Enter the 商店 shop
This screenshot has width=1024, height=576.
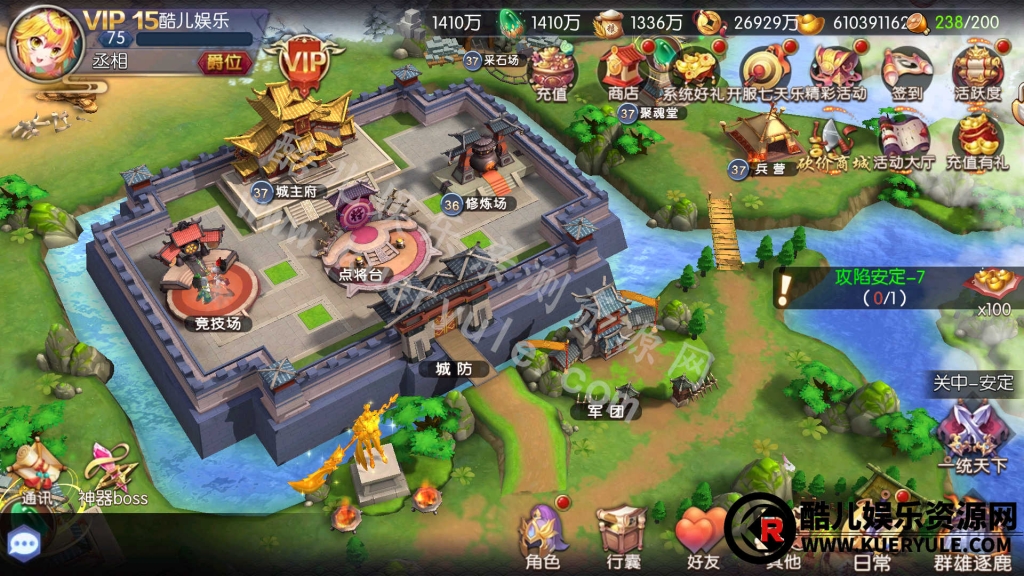pos(622,70)
